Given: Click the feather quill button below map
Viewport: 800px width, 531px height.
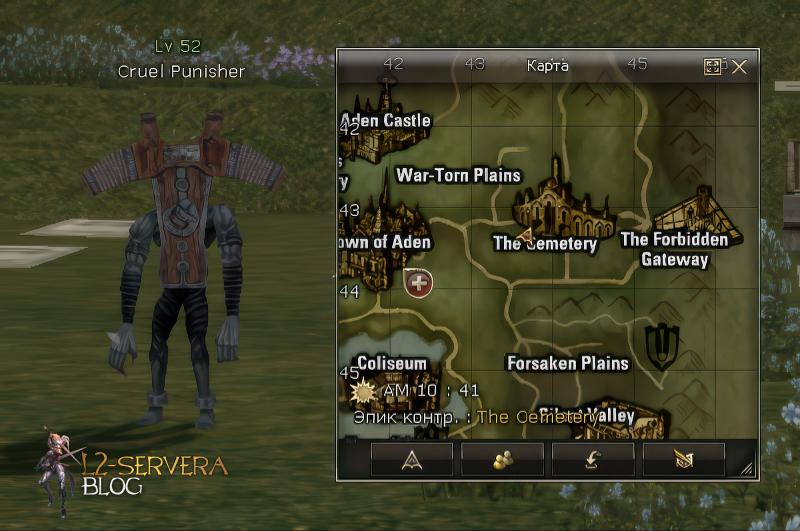Looking at the screenshot, I should pos(684,459).
